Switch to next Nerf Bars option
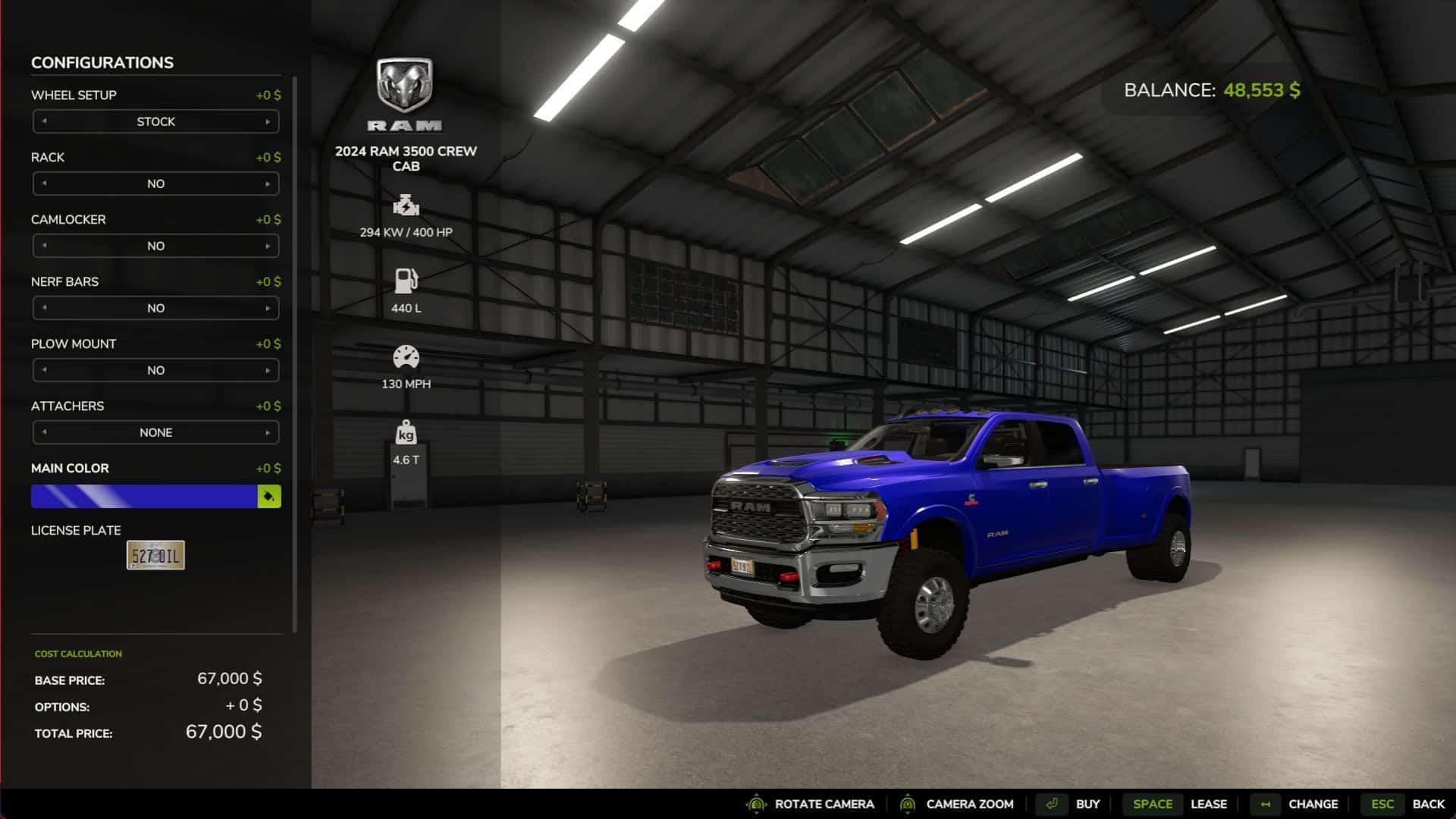 [x=268, y=308]
